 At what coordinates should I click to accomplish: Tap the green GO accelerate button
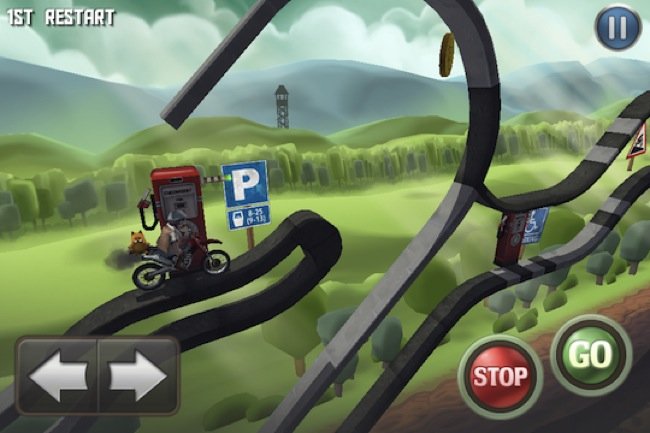pyautogui.click(x=591, y=355)
